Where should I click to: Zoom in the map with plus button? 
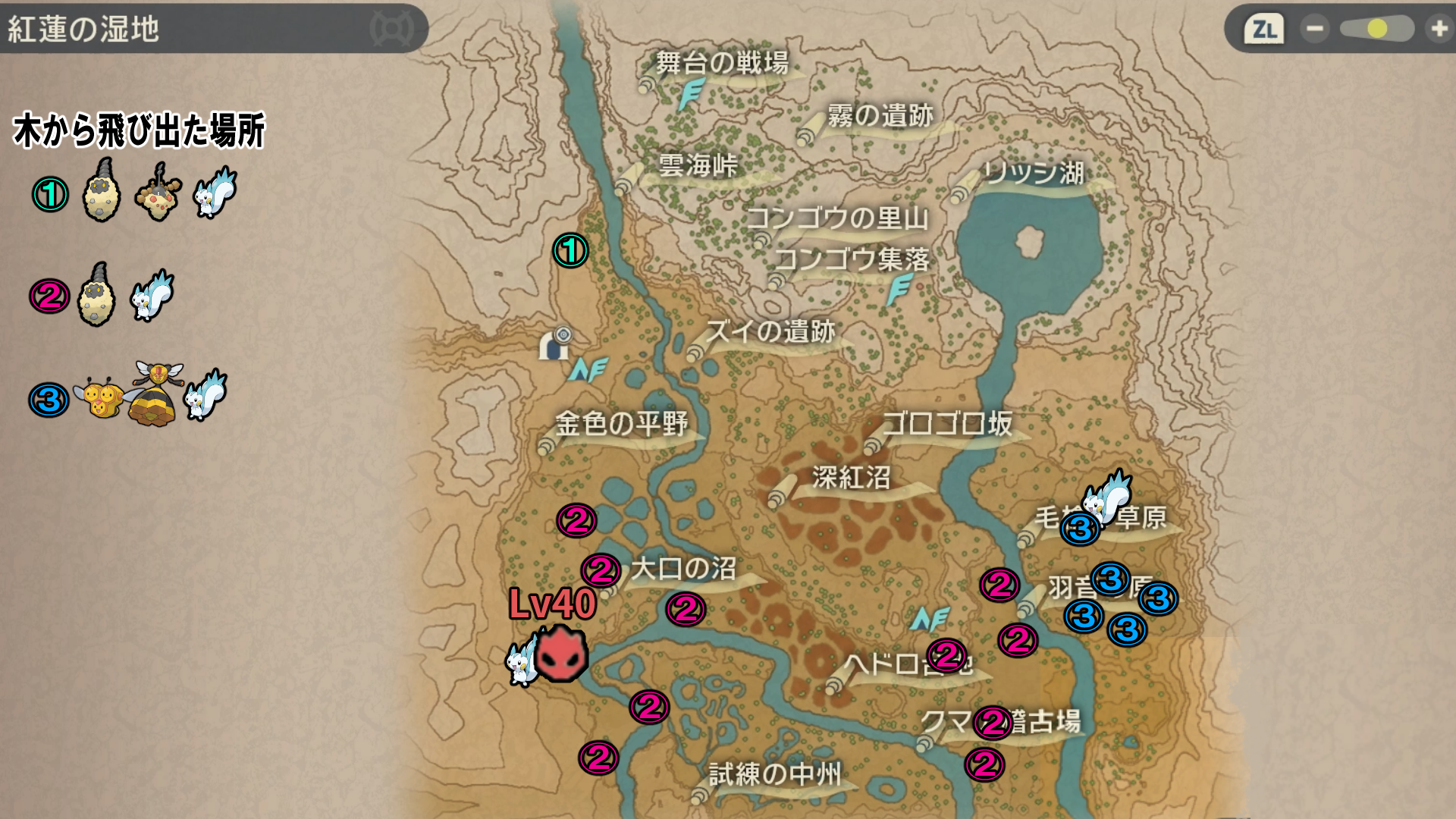pyautogui.click(x=1439, y=29)
